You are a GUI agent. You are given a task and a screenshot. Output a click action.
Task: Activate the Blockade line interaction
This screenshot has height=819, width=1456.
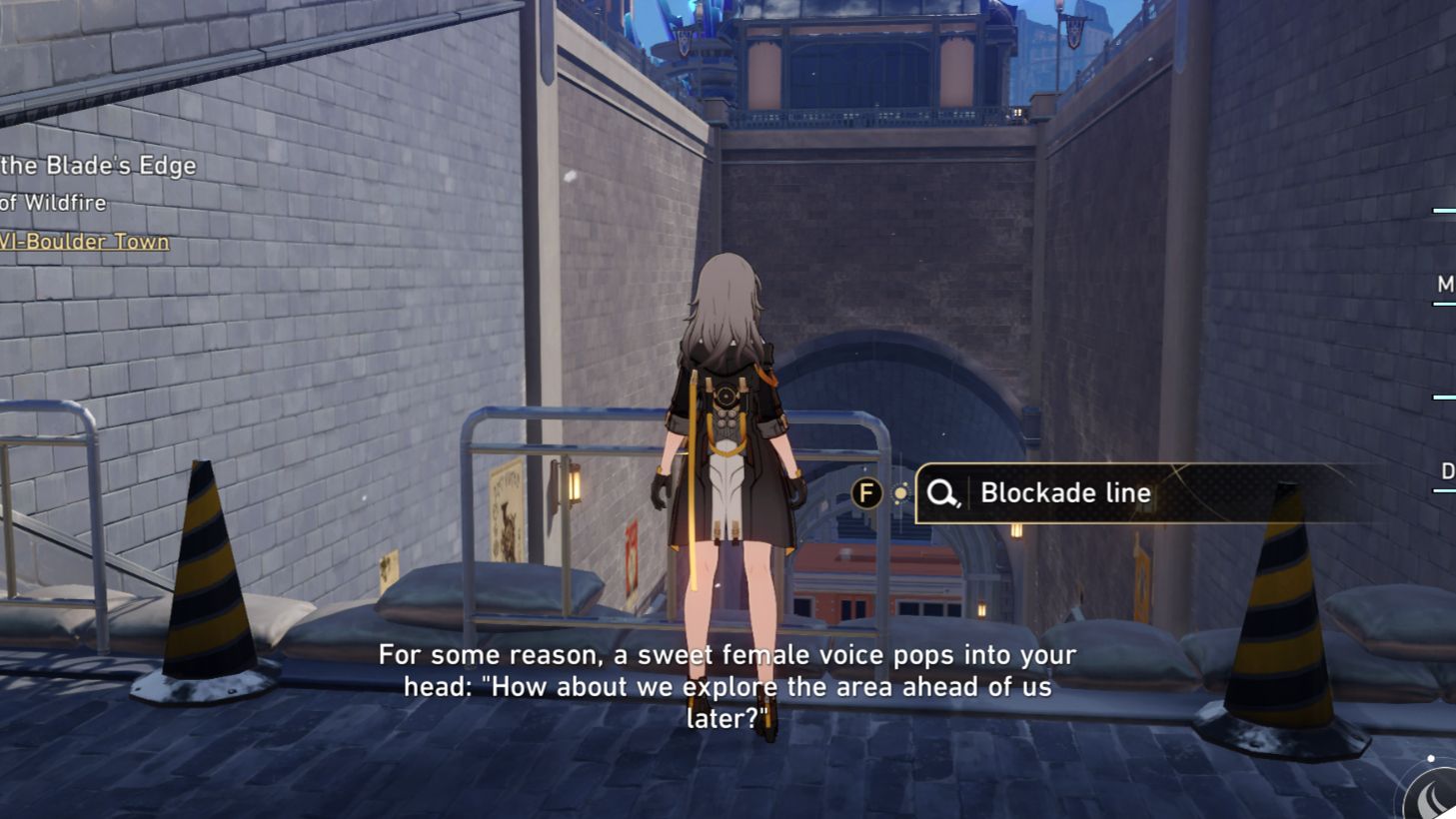[1066, 492]
